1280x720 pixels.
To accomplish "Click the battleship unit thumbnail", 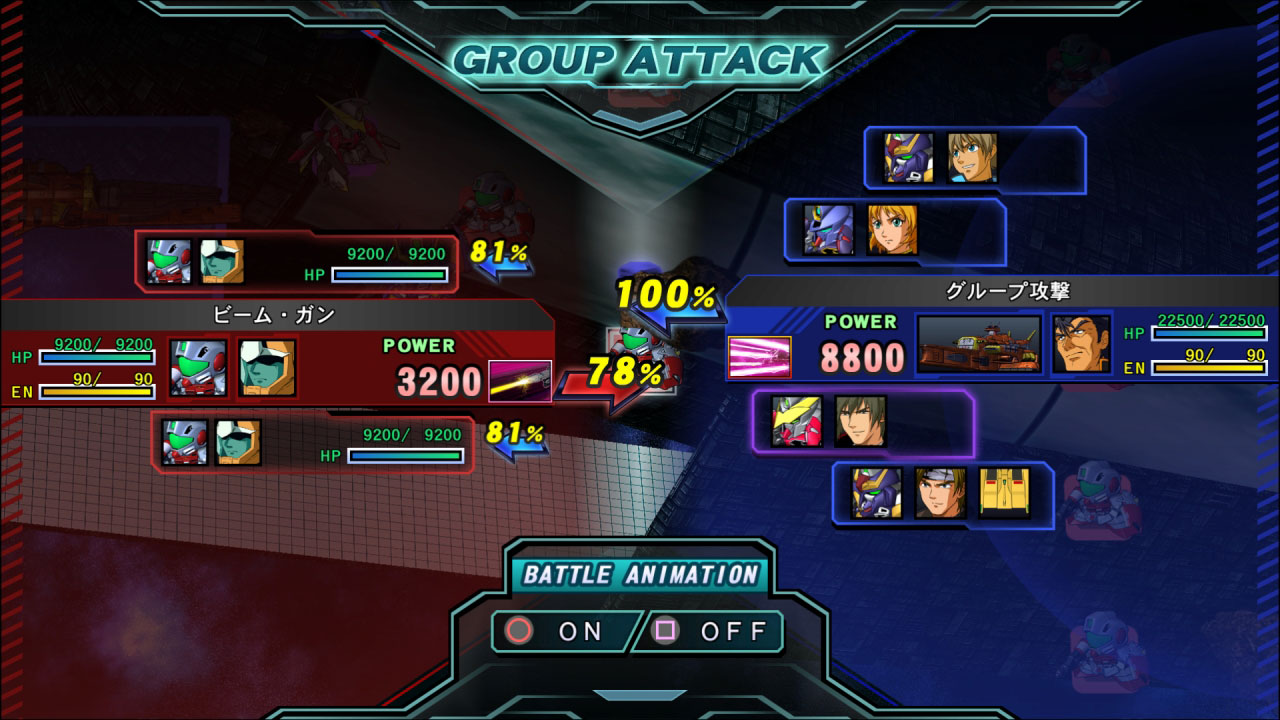I will pyautogui.click(x=978, y=345).
